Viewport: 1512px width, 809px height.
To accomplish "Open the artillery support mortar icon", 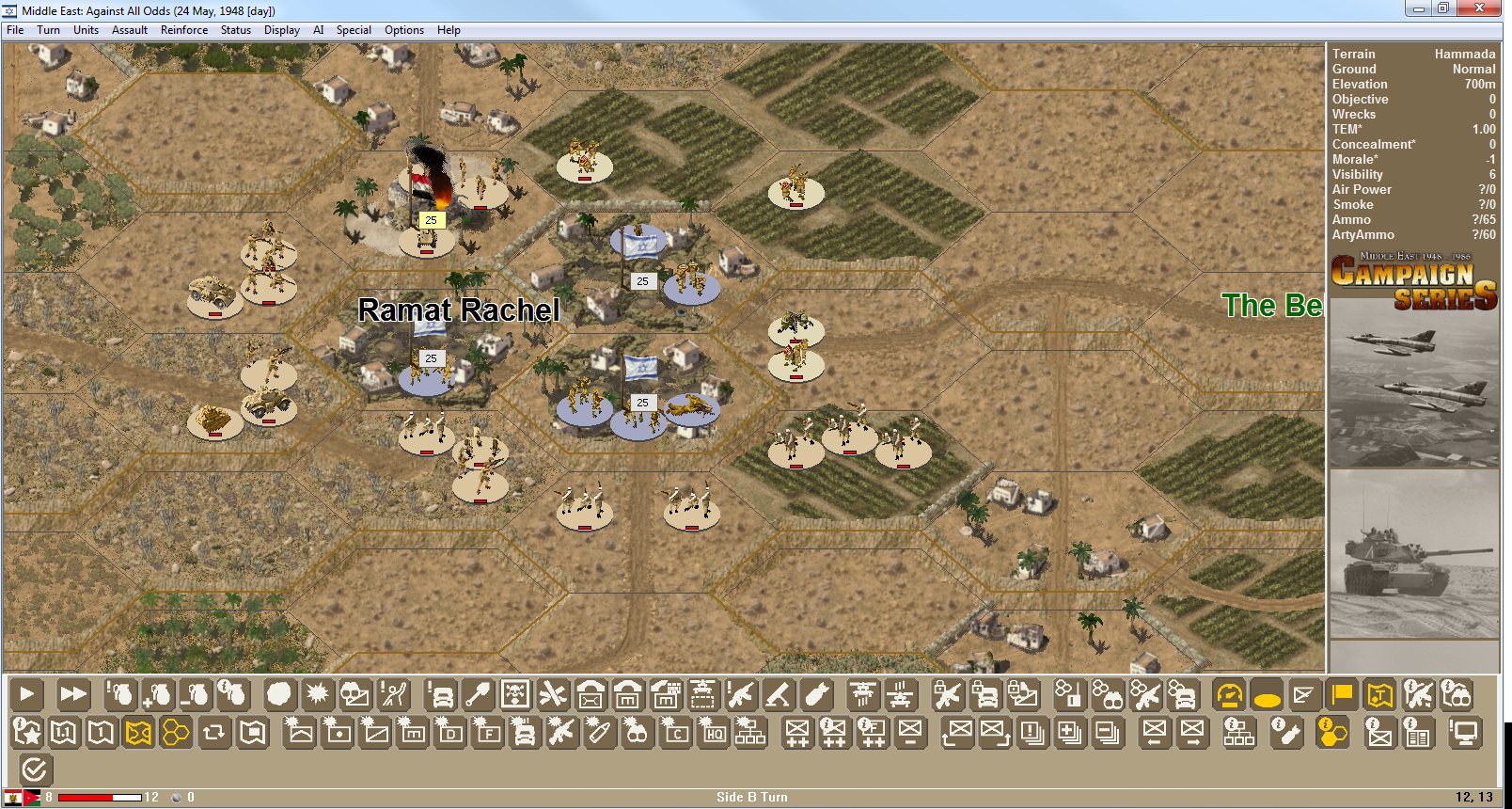I will pos(778,694).
